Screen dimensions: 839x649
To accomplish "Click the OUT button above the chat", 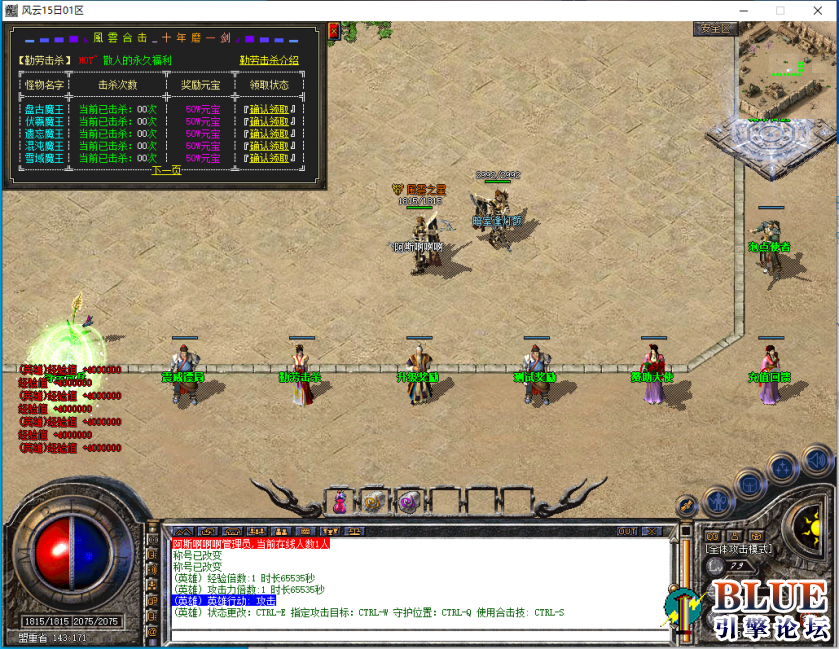I will [628, 531].
